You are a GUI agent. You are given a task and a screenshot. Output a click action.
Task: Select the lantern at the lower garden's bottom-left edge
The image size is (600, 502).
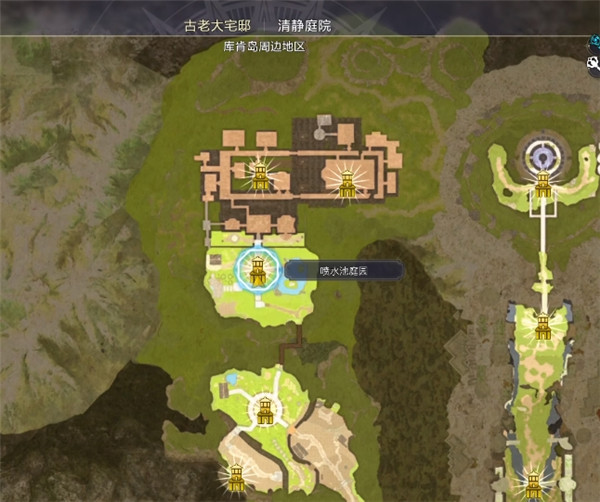point(236,477)
